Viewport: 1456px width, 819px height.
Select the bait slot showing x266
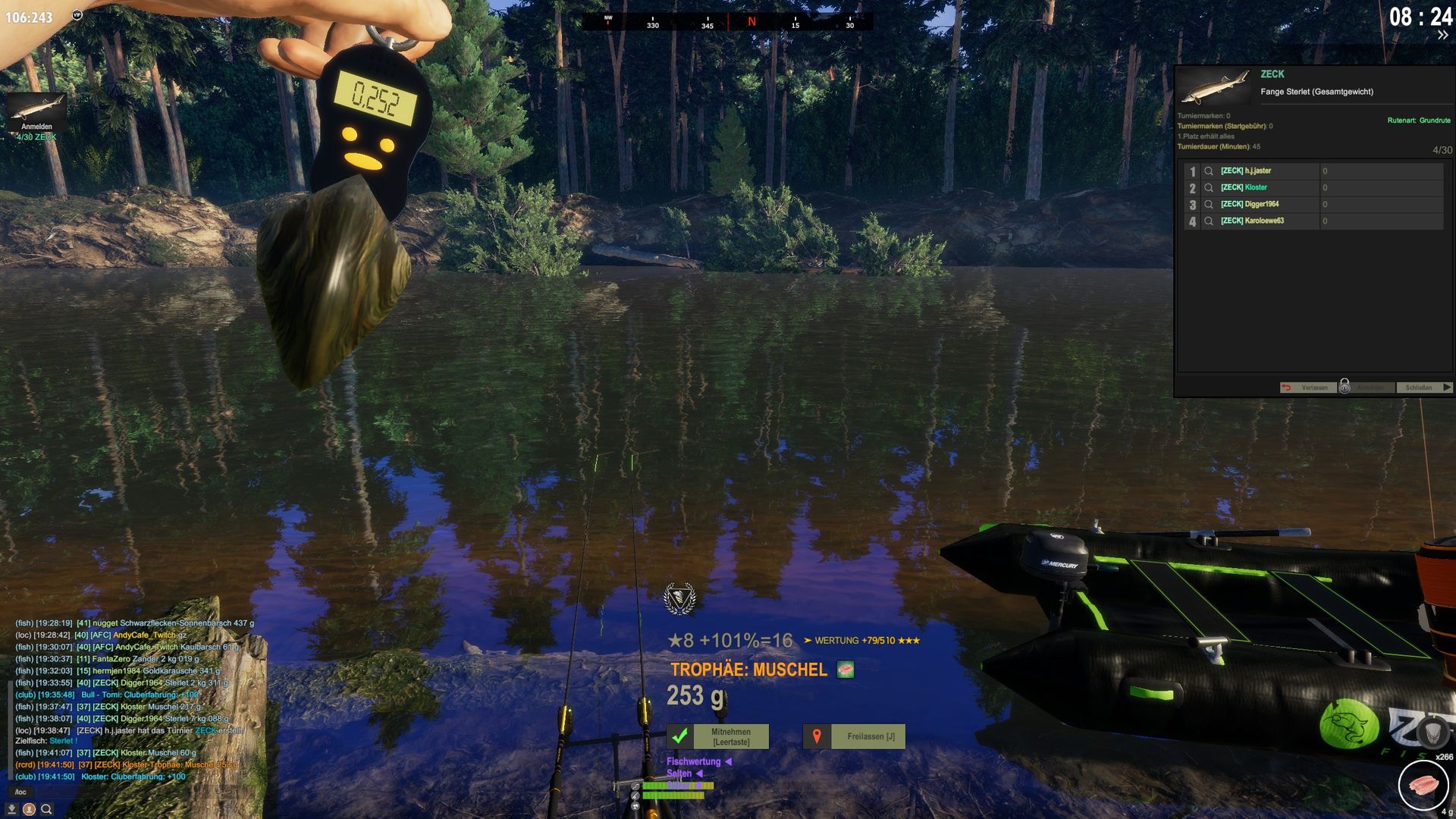coord(1423,785)
